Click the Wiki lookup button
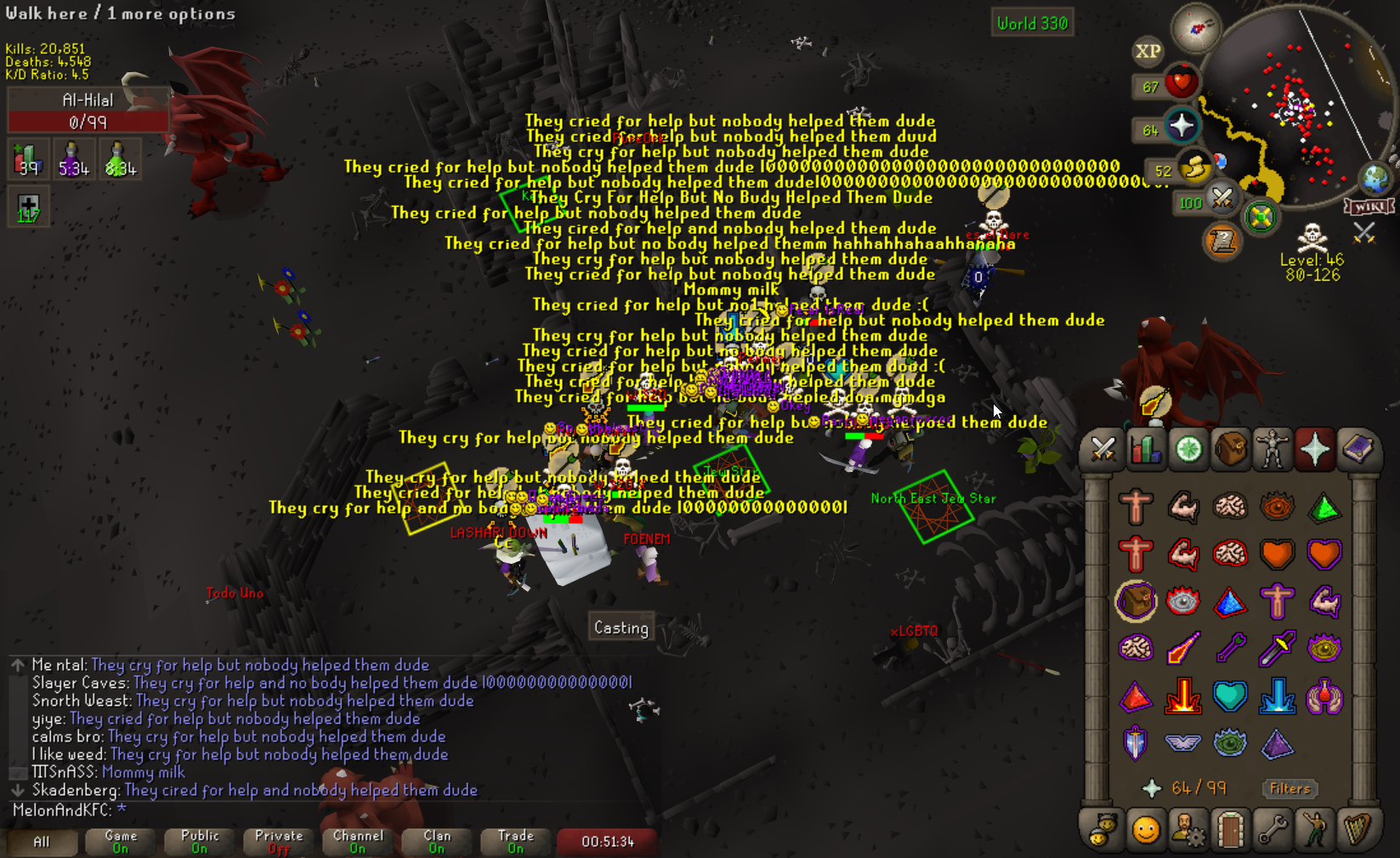1400x858 pixels. point(1369,207)
